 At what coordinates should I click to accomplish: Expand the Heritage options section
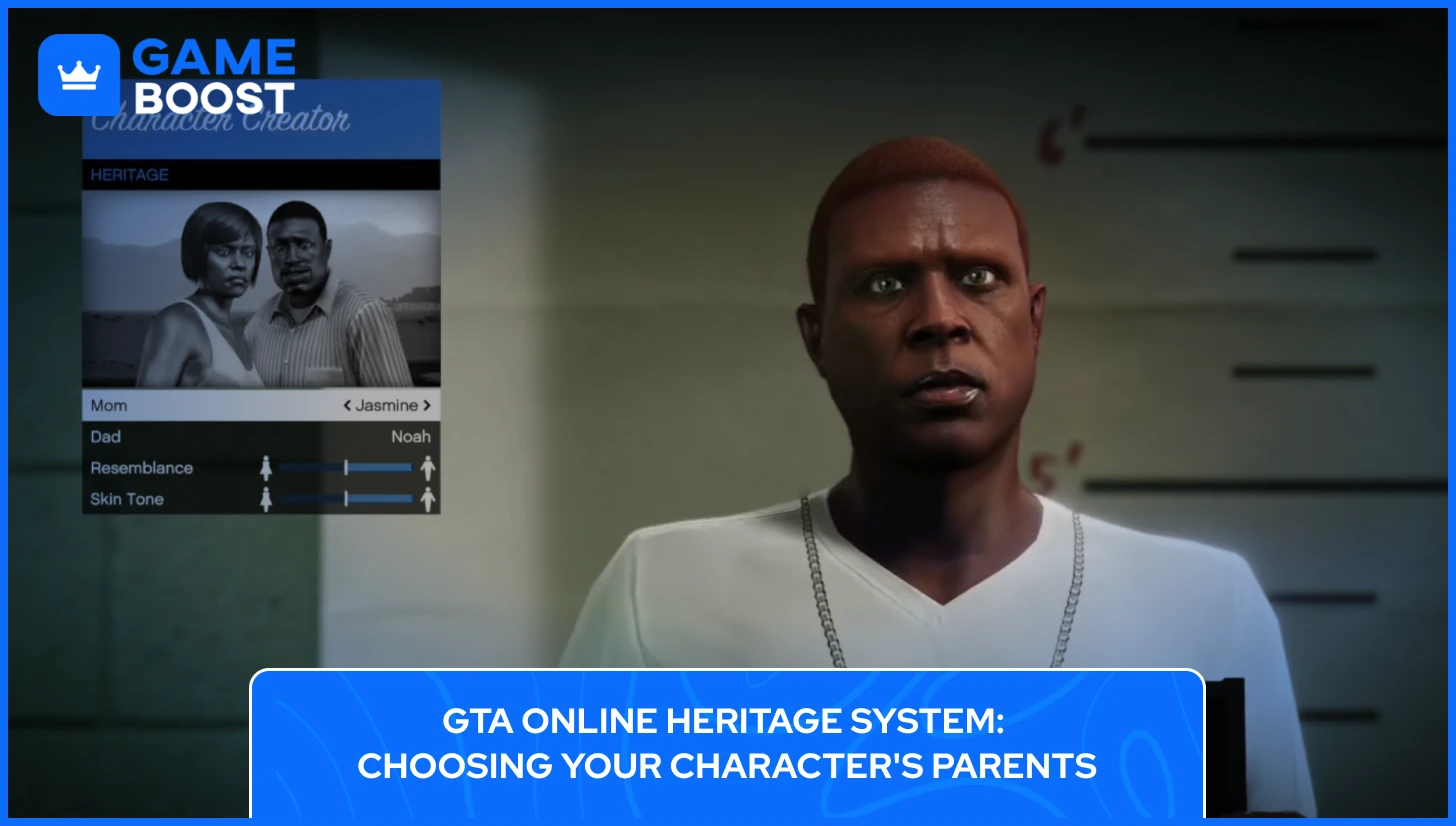point(130,174)
